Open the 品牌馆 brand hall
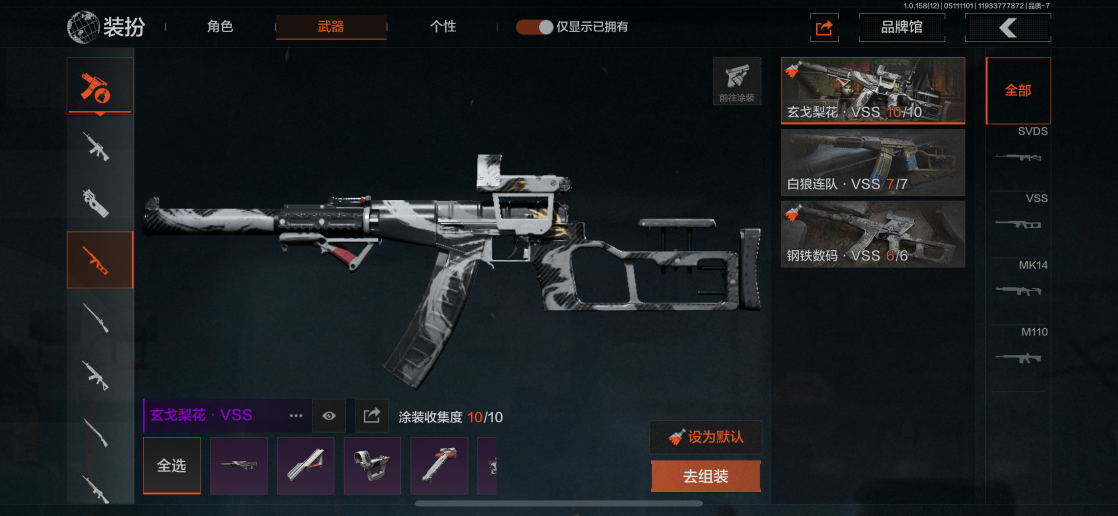The image size is (1118, 516). pyautogui.click(x=901, y=28)
